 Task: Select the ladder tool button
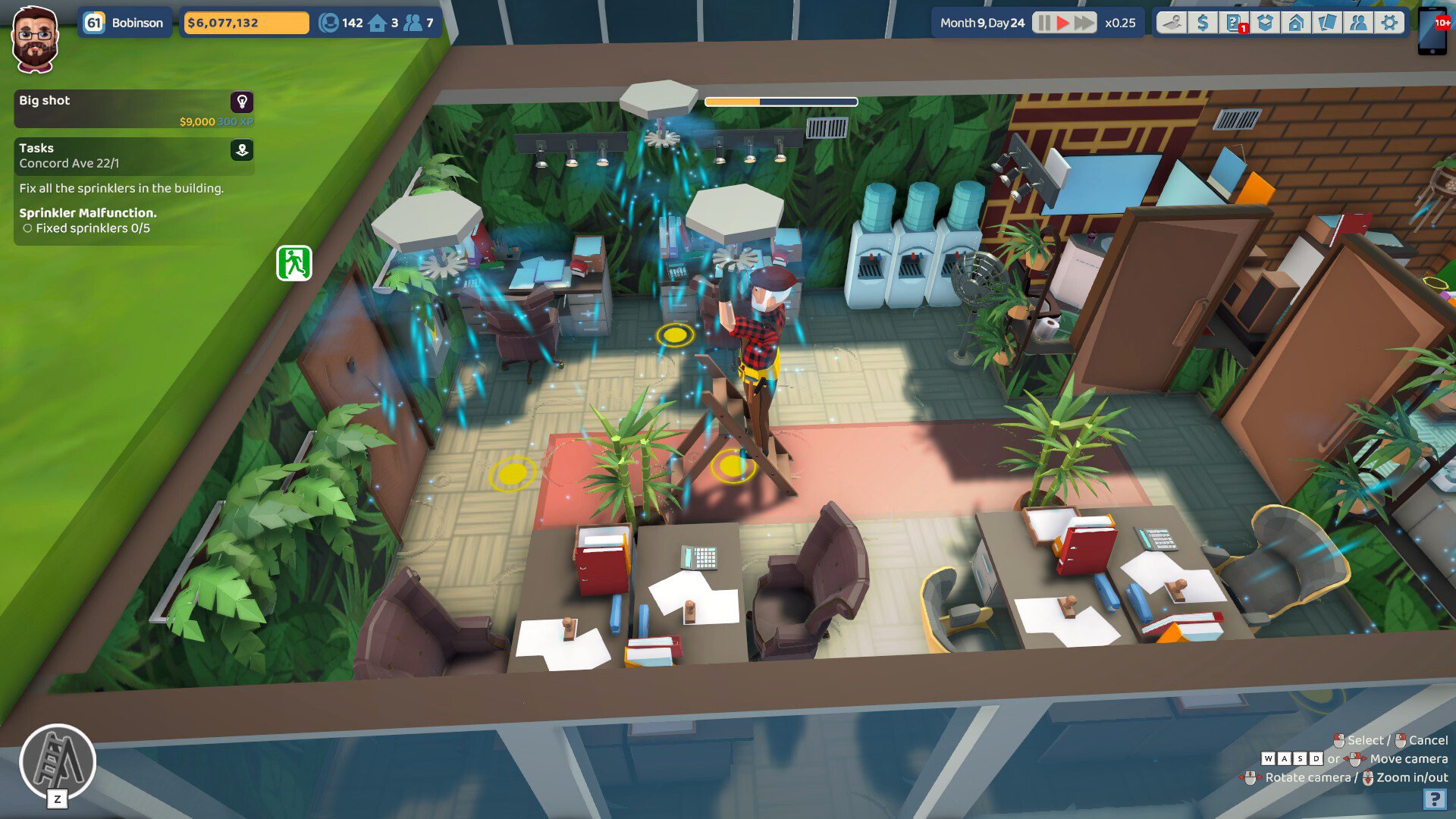coord(58,761)
